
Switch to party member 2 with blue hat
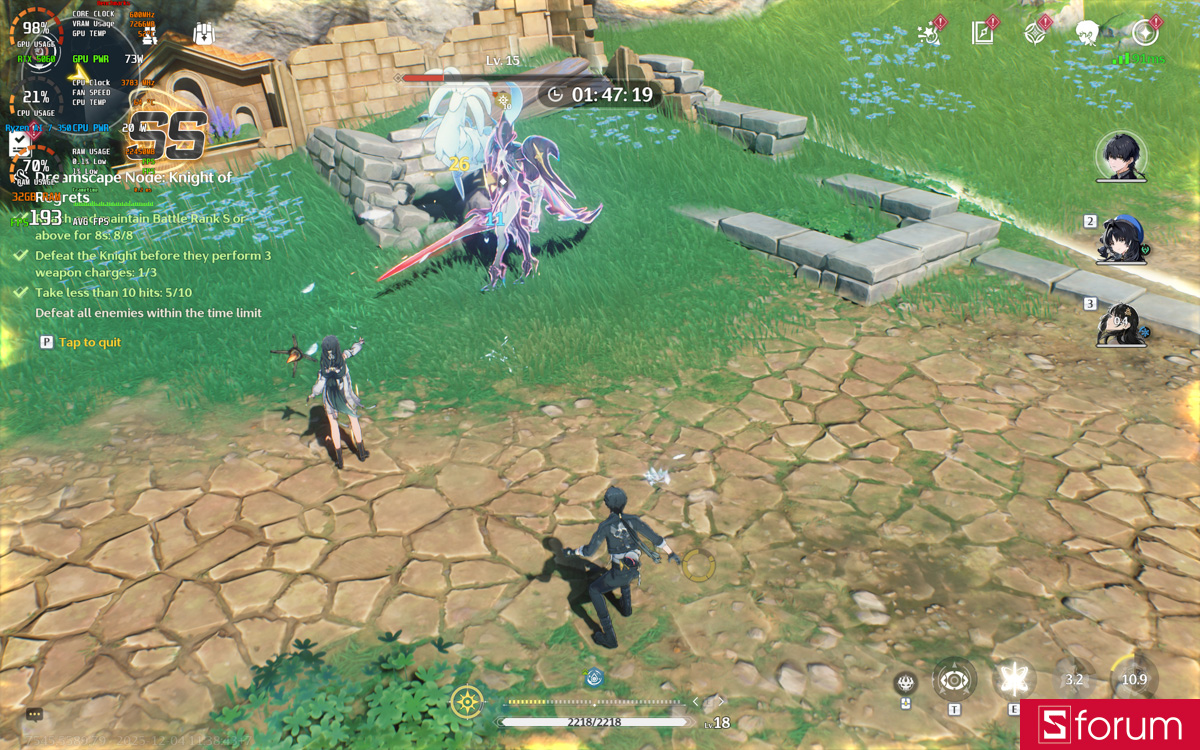(1120, 238)
